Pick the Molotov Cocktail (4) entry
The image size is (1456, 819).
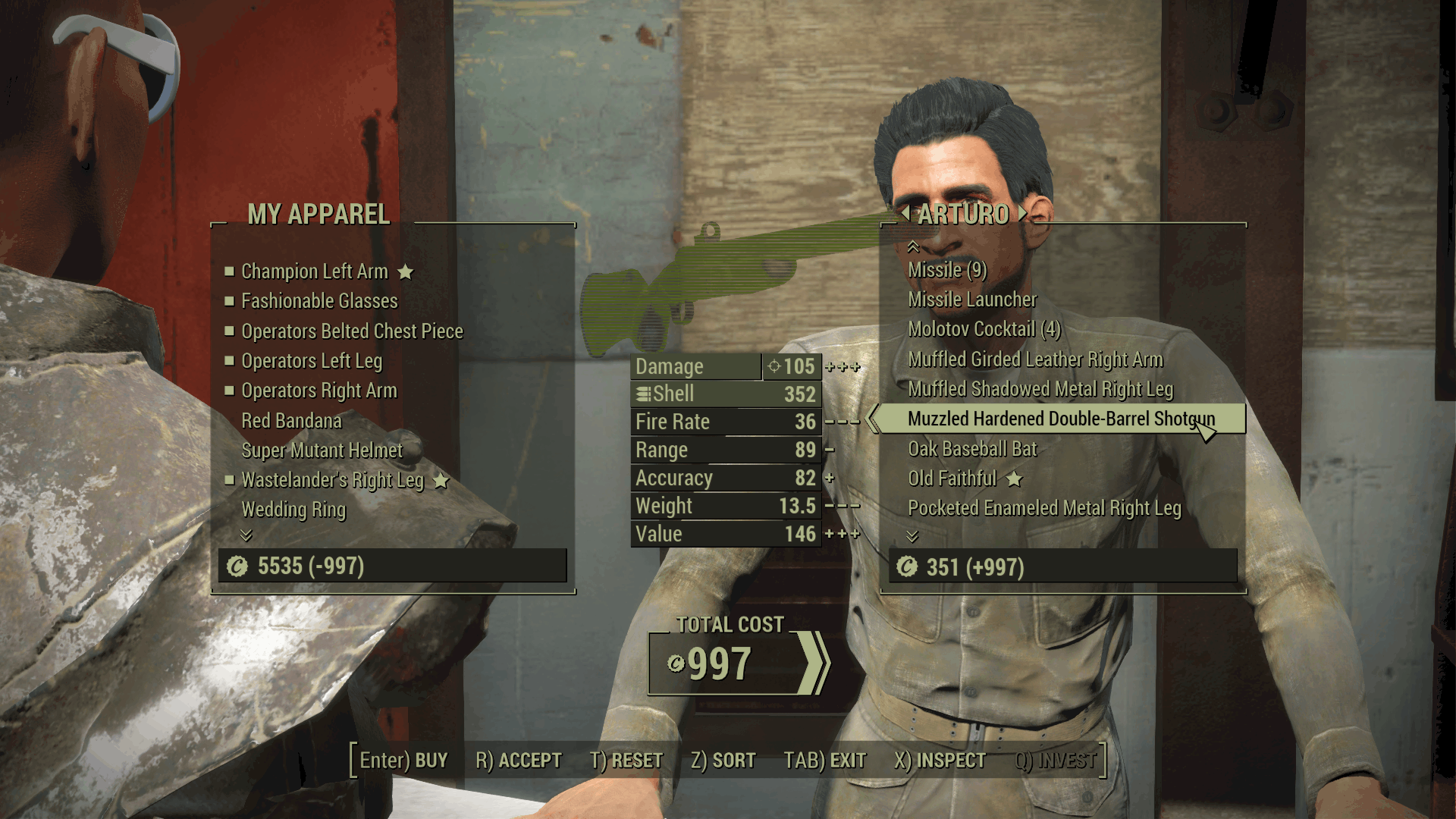click(x=984, y=329)
